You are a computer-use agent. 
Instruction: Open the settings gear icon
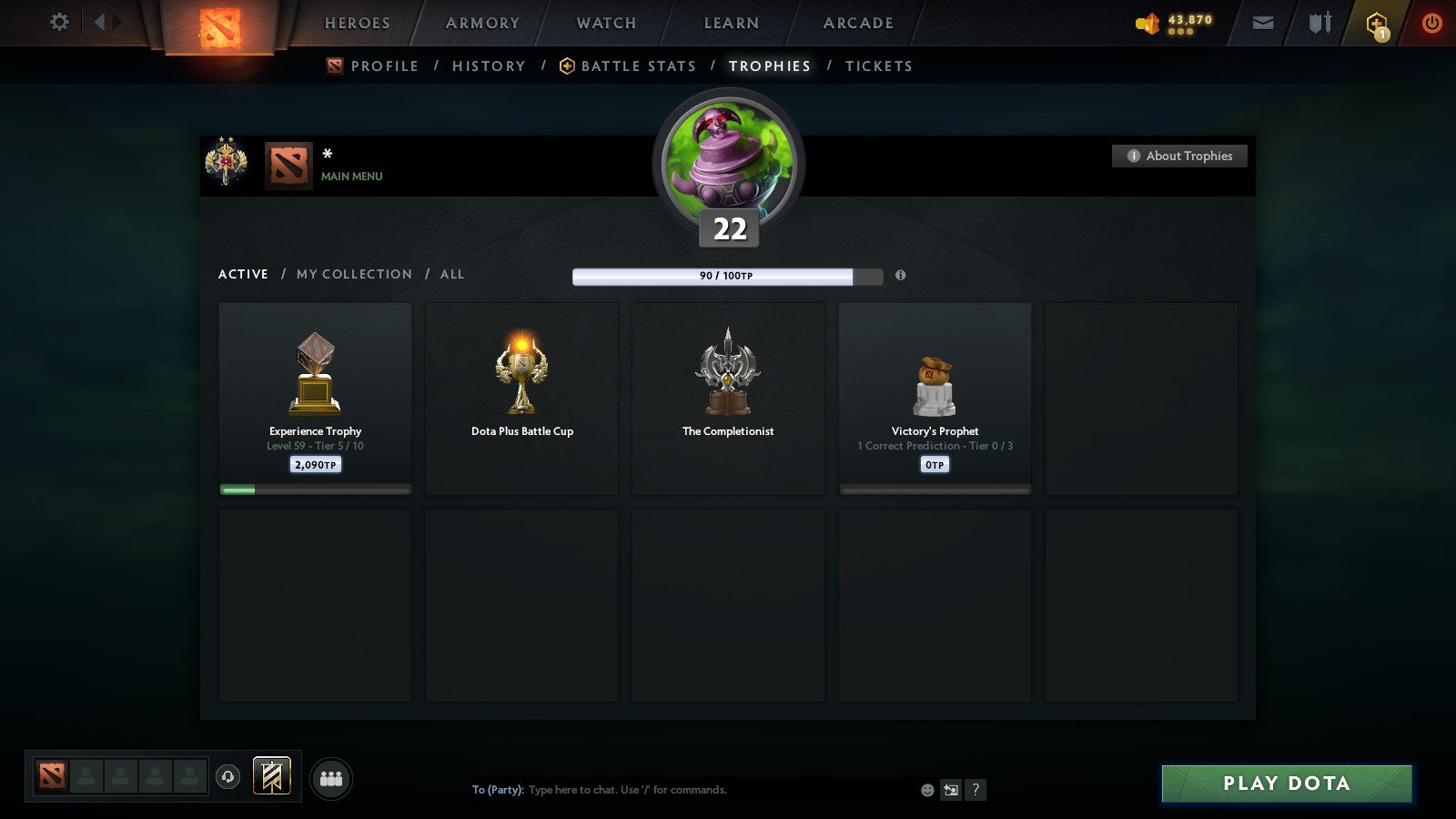58,23
